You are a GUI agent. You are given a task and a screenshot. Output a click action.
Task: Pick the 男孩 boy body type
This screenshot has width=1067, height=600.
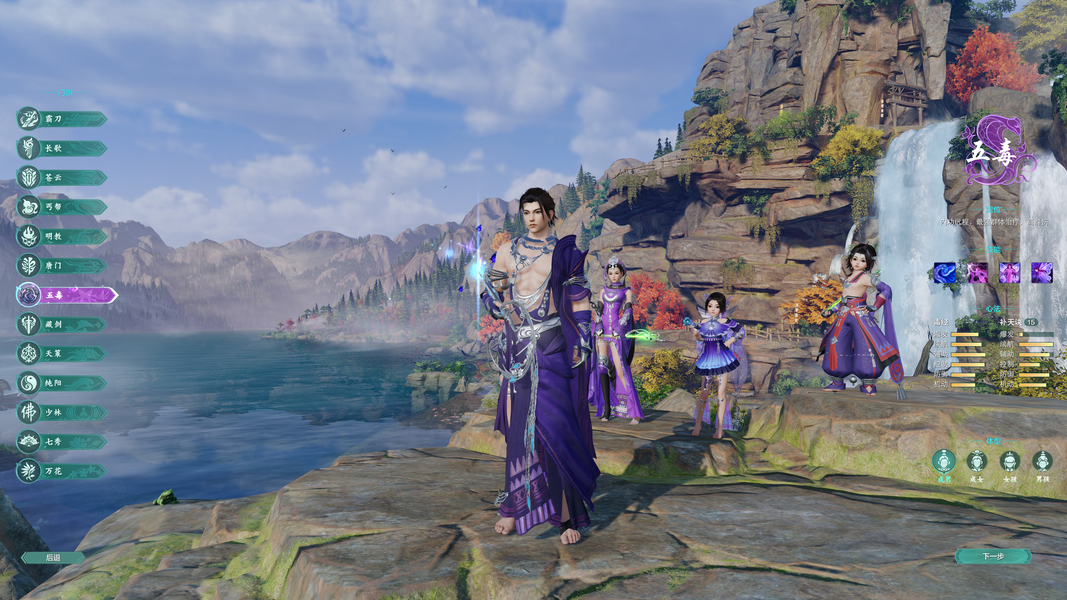(x=1042, y=461)
